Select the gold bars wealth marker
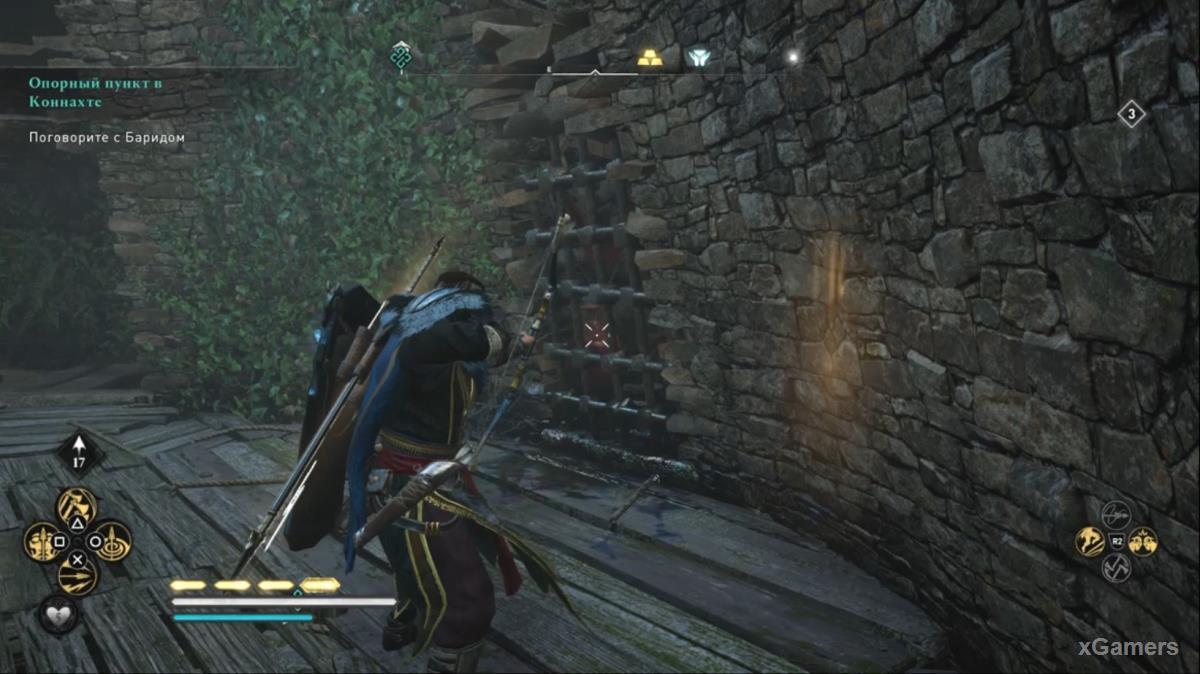Image resolution: width=1200 pixels, height=674 pixels. (x=650, y=57)
